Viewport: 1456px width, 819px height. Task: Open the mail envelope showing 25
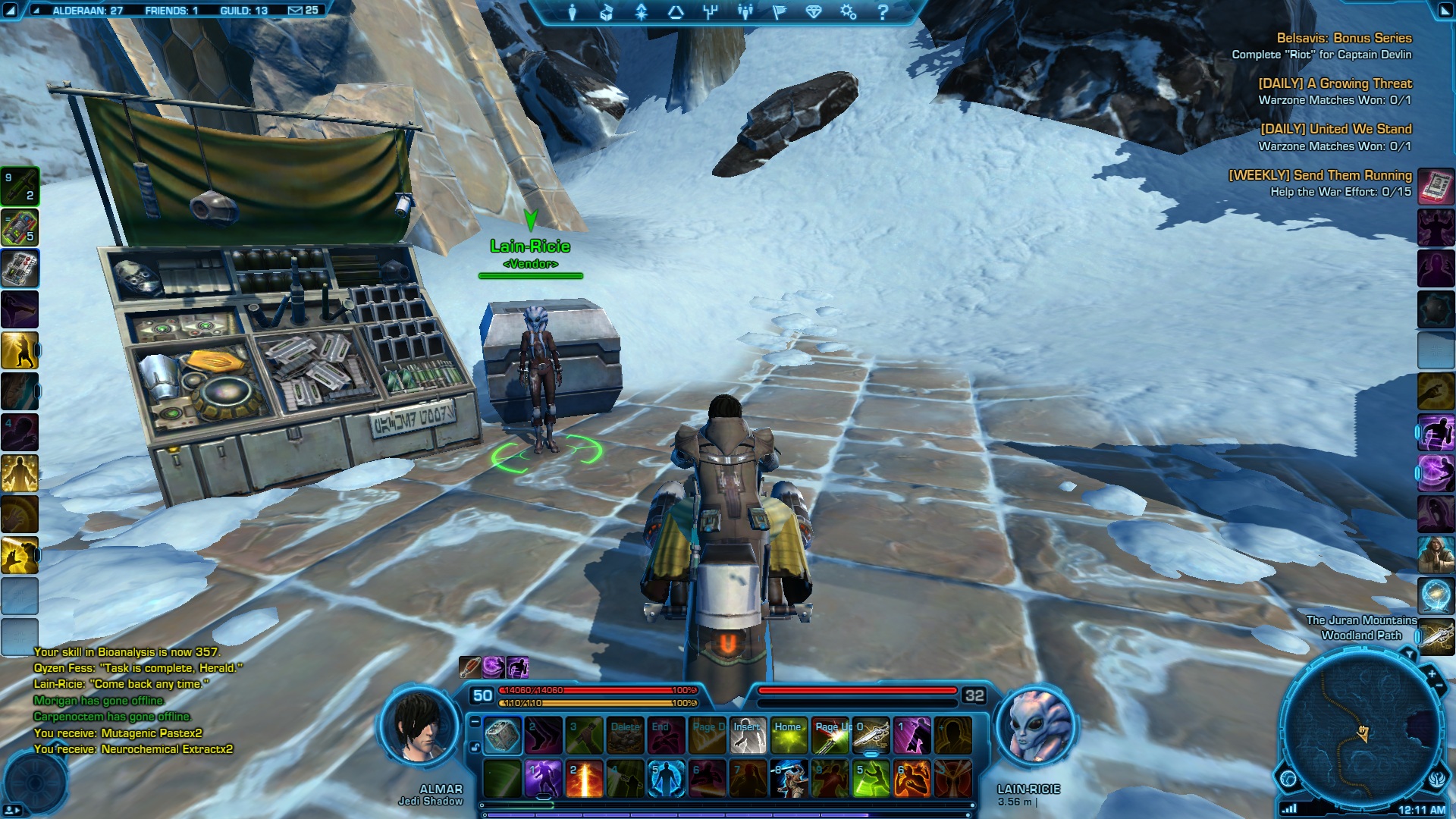pos(303,11)
